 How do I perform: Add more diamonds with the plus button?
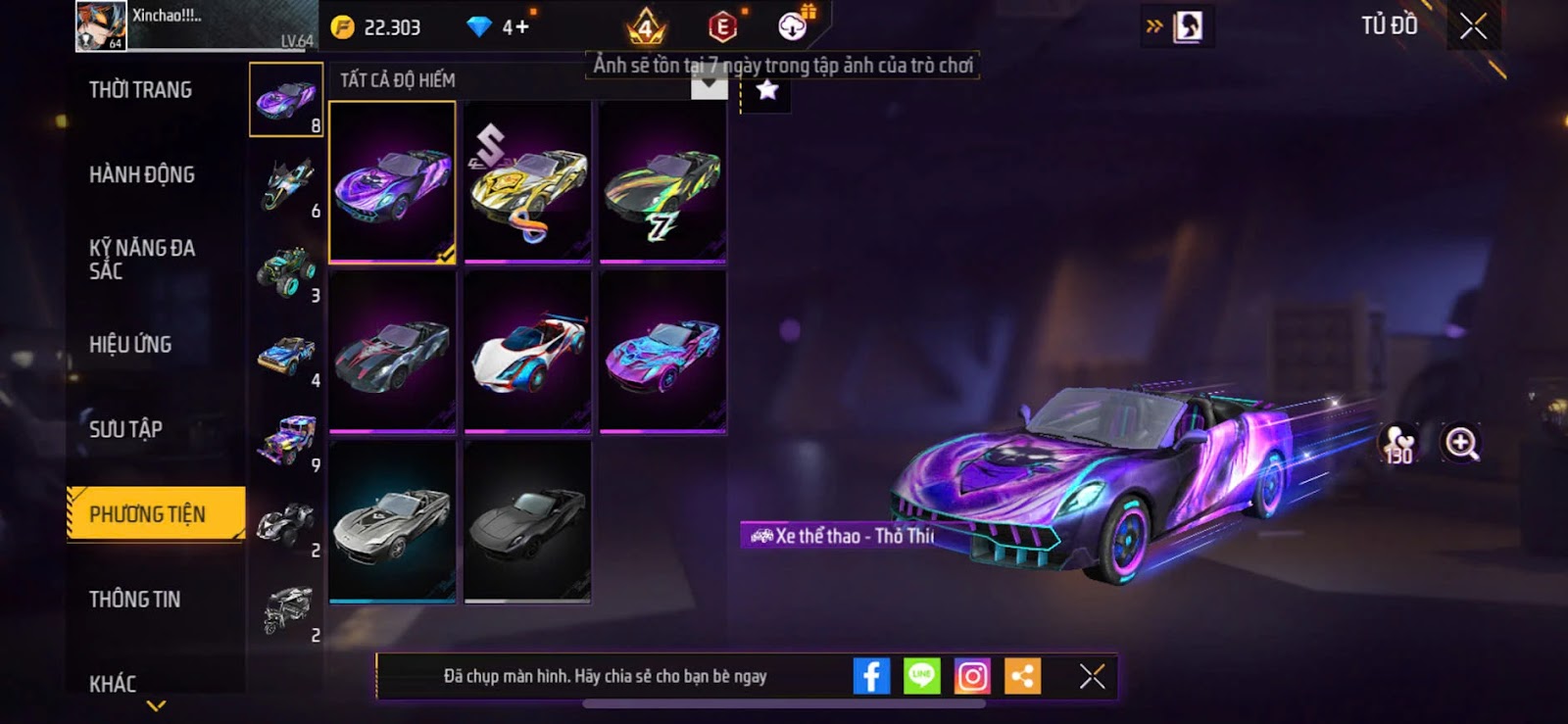click(x=516, y=27)
